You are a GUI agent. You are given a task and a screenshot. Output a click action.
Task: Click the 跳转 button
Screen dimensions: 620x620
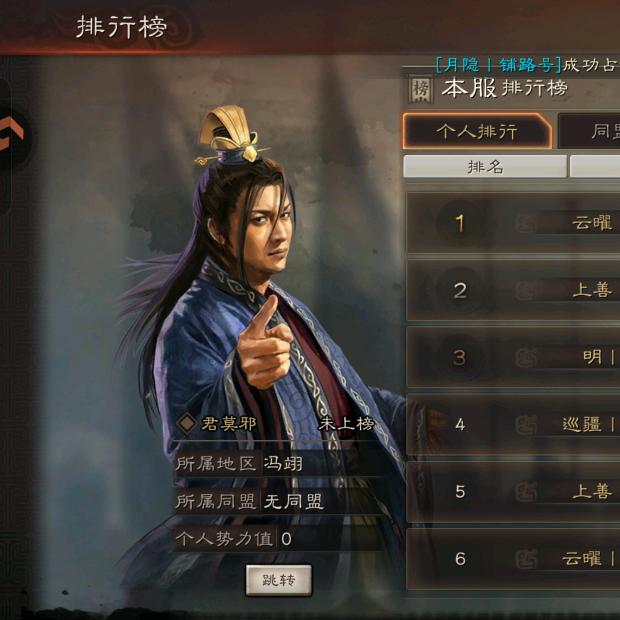278,580
